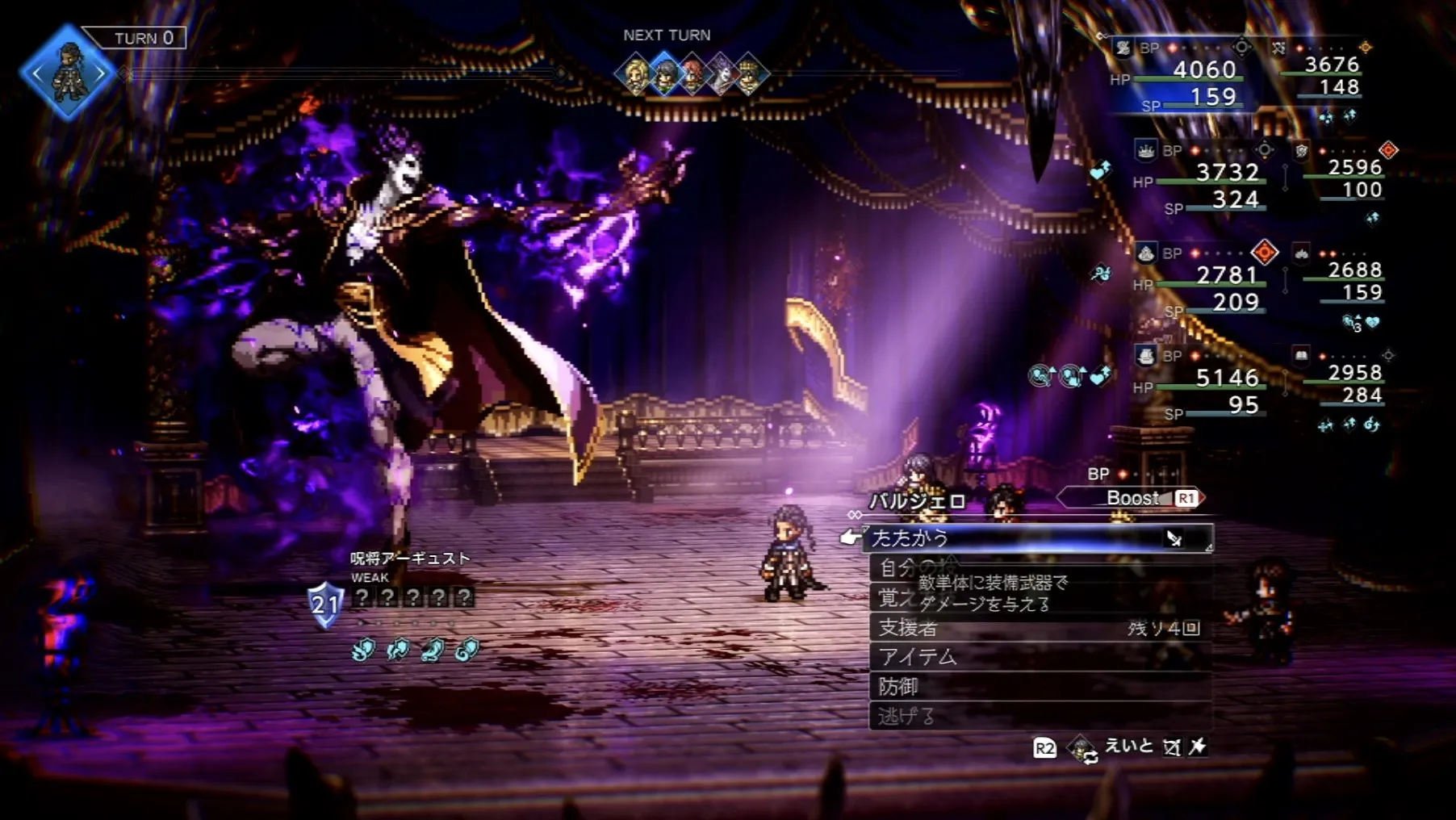
Task: Select the red diamond marker above 2781 HP
Action: [1264, 253]
